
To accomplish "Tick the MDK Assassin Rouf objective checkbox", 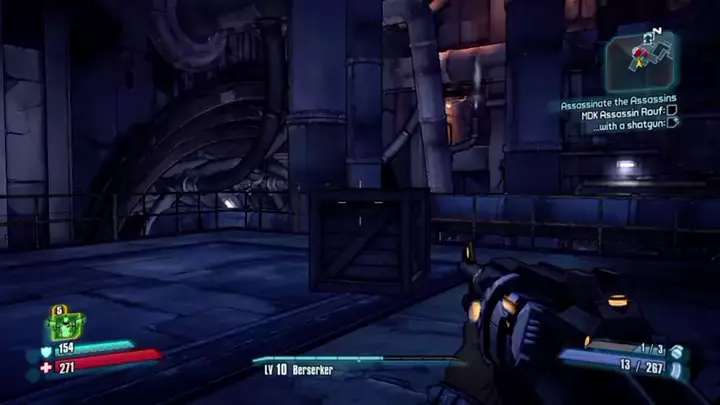I will click(672, 111).
